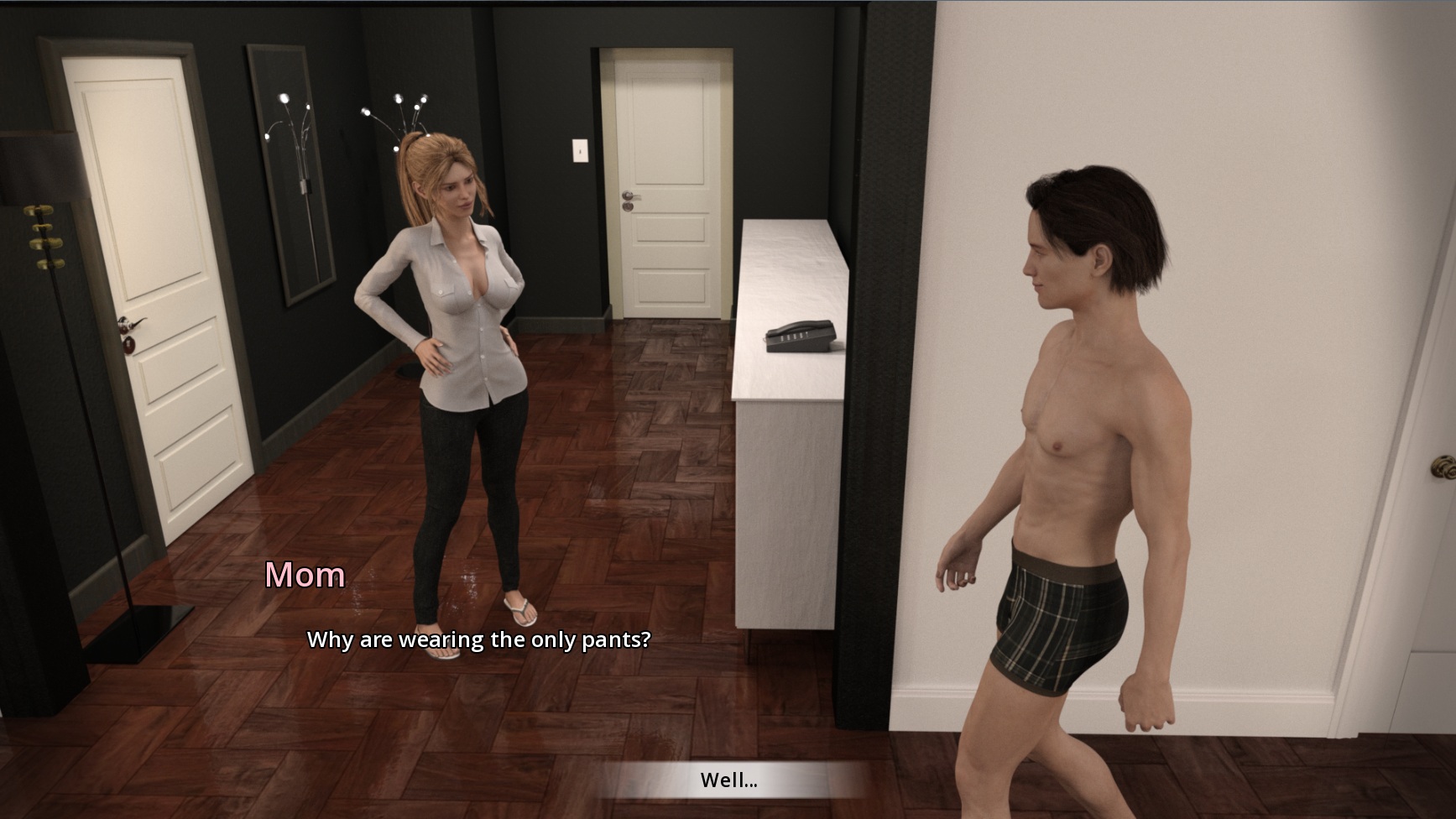The width and height of the screenshot is (1456, 819).
Task: Click the black telephone on the counter
Action: pyautogui.click(x=799, y=336)
